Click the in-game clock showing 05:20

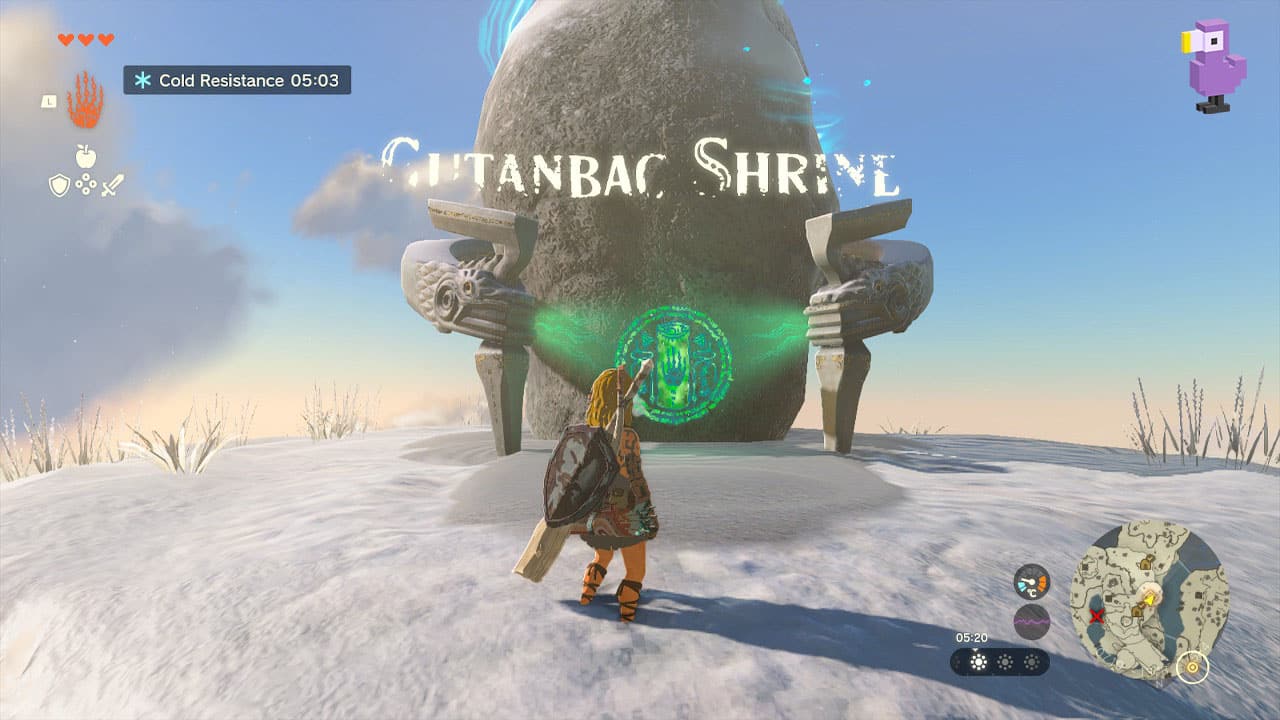(x=972, y=637)
